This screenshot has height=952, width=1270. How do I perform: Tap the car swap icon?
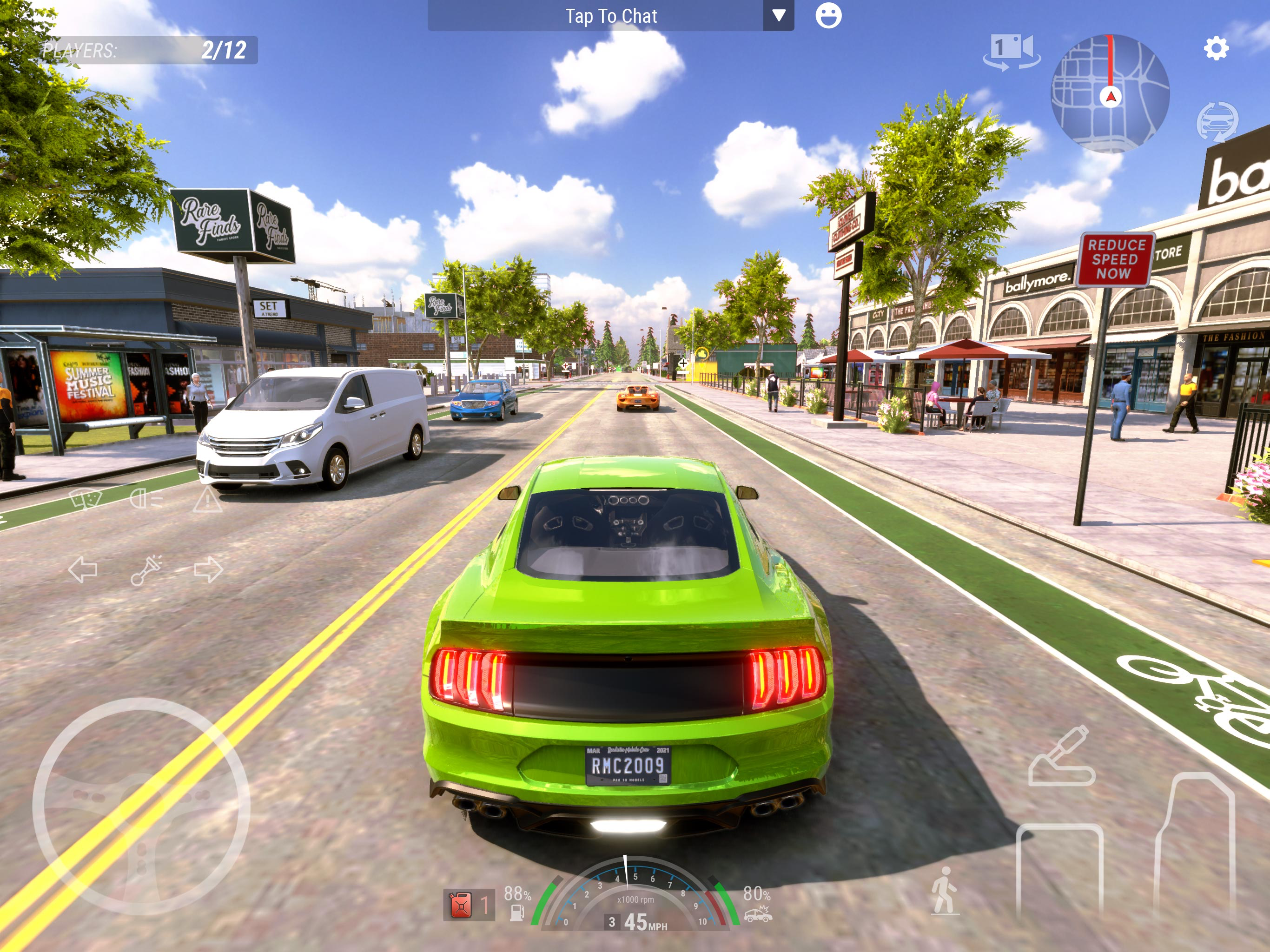tap(1217, 121)
